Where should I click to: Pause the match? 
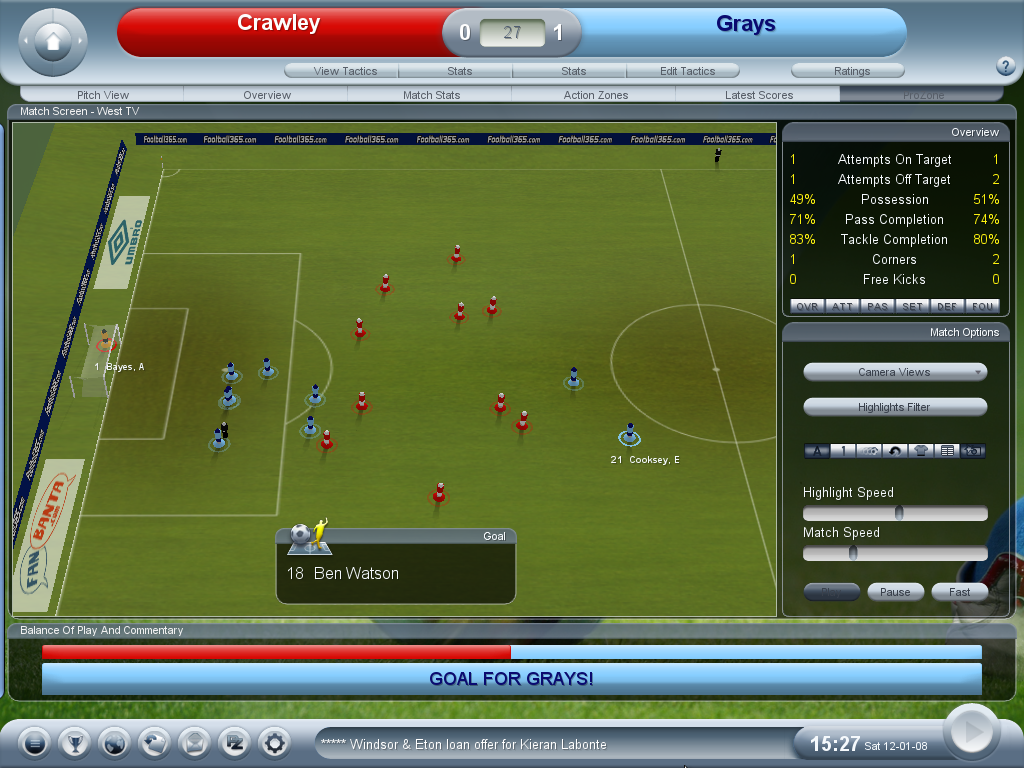(895, 592)
